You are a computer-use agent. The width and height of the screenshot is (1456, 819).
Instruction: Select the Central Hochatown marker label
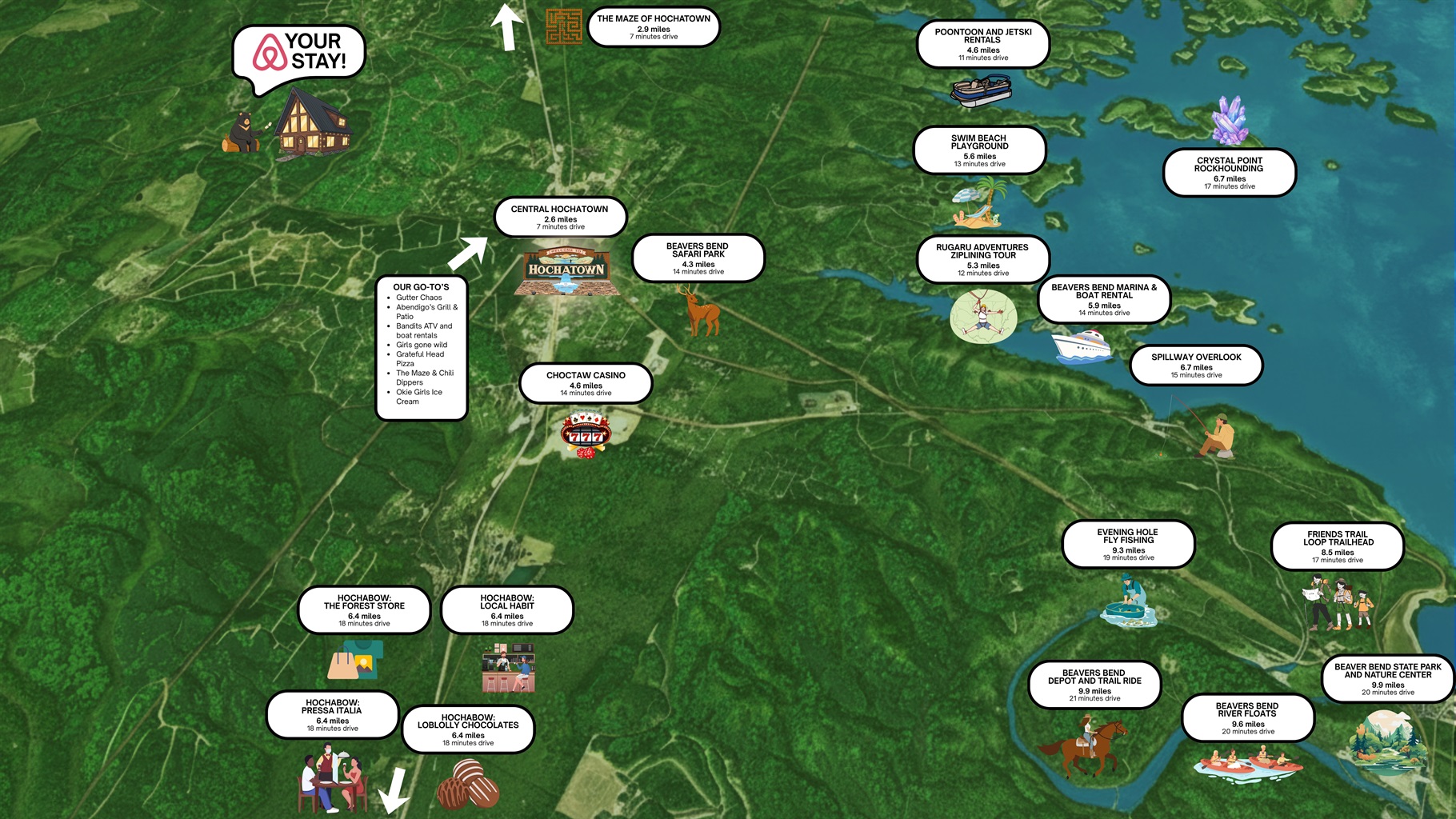tap(560, 217)
